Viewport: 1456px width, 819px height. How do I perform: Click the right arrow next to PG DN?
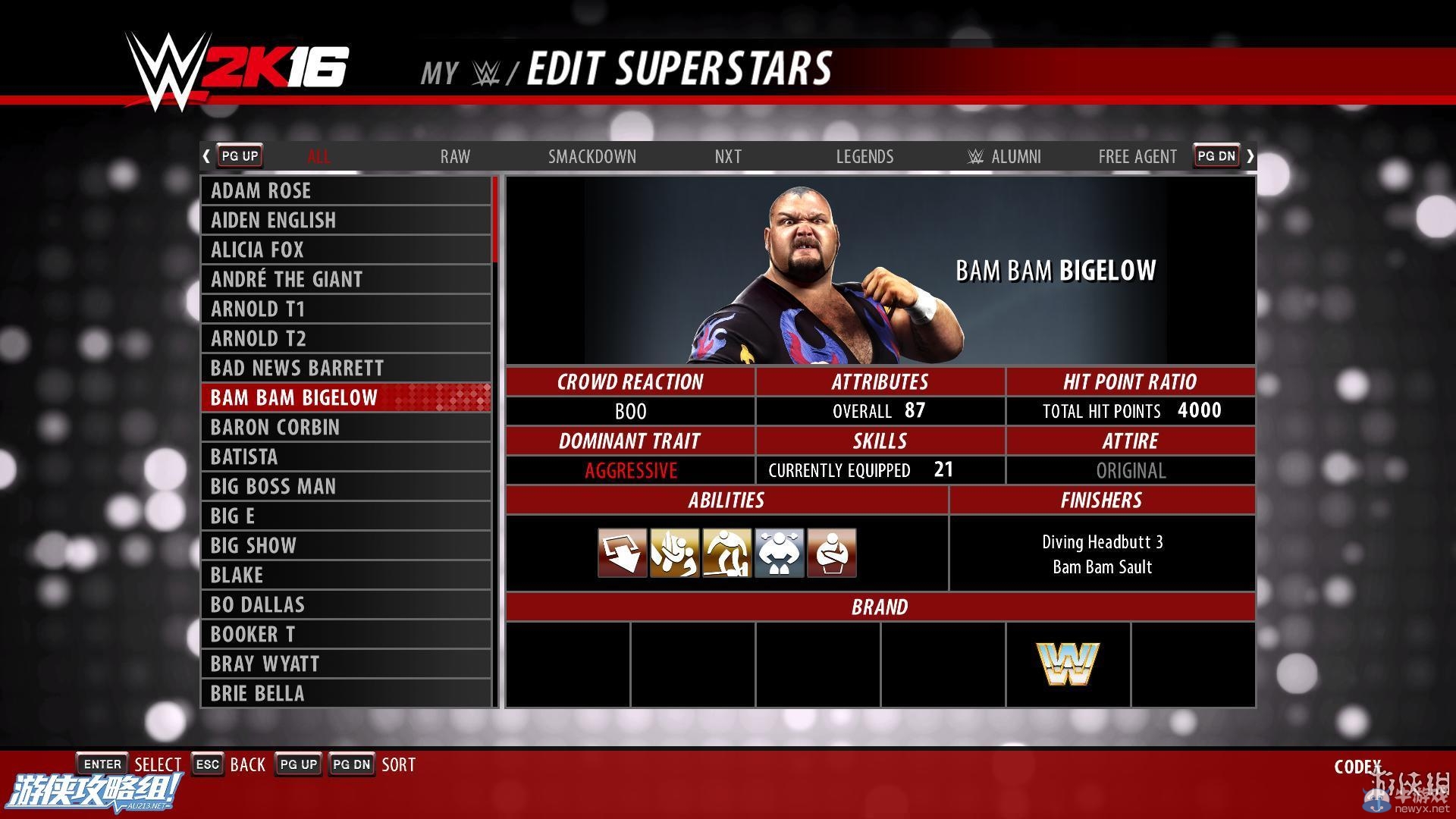point(1250,155)
